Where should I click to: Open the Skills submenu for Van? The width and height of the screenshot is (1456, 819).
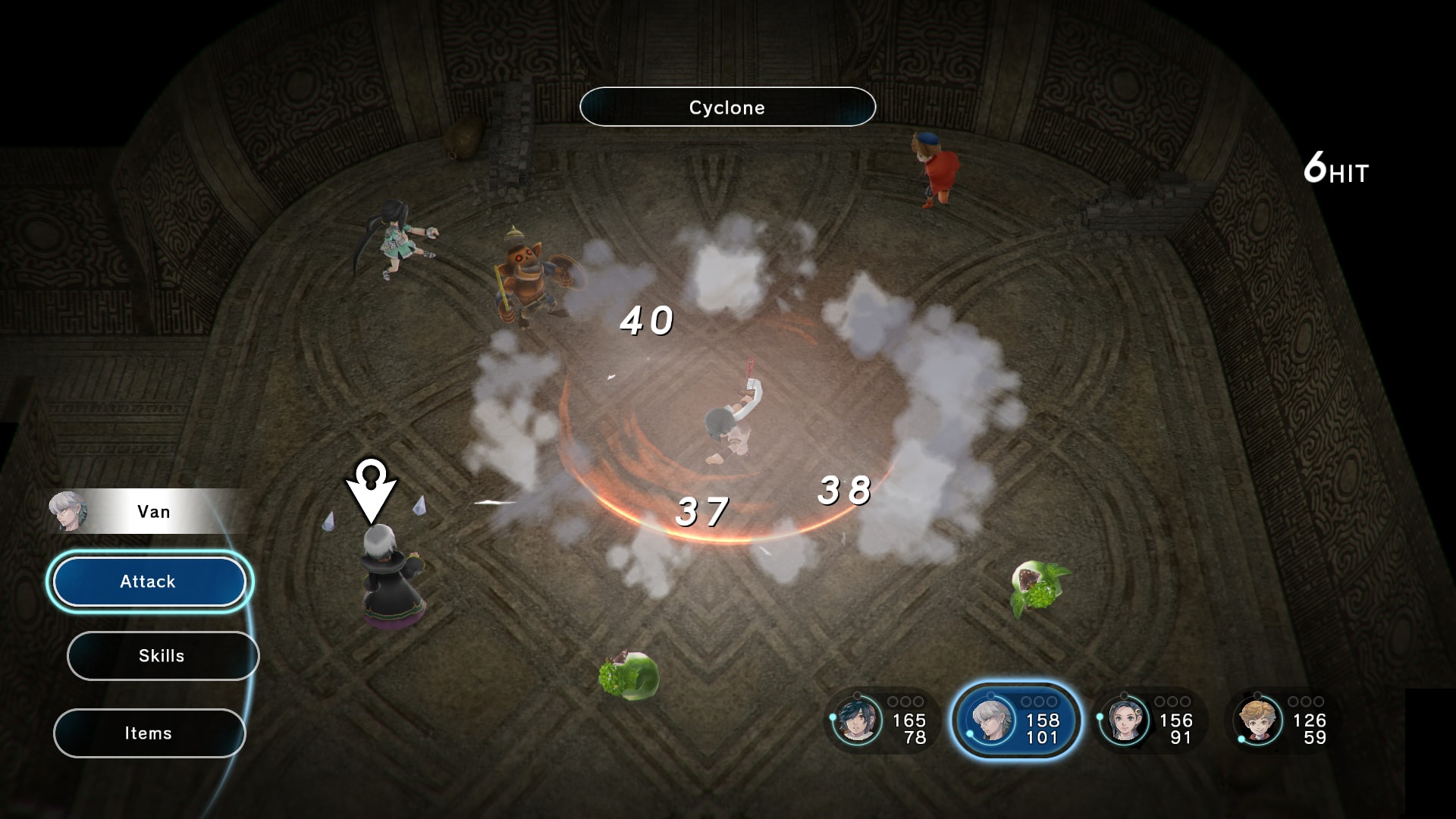tap(162, 655)
